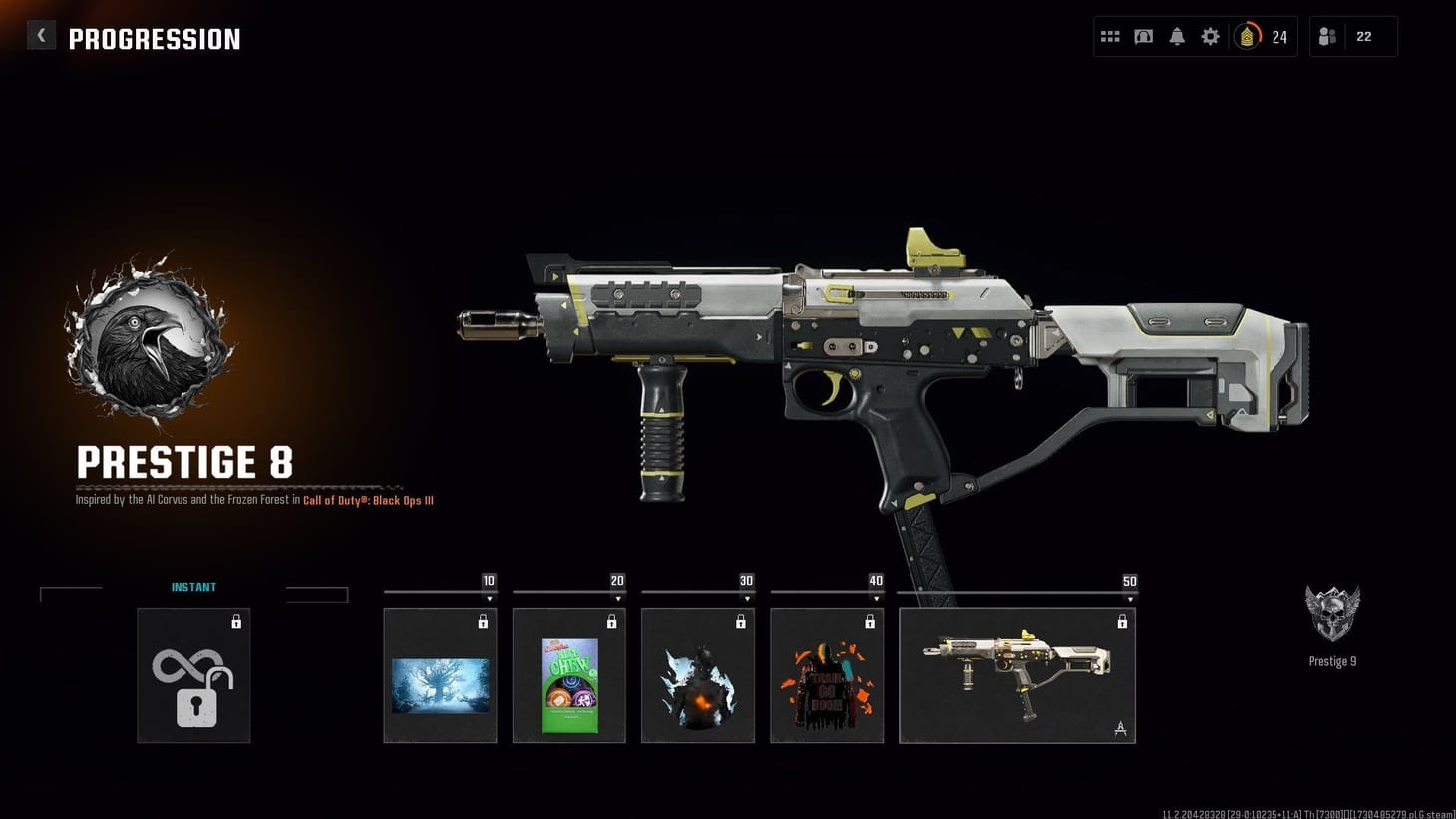Screen dimensions: 1456x819
Task: Open the Settings gear menu
Action: [1210, 36]
